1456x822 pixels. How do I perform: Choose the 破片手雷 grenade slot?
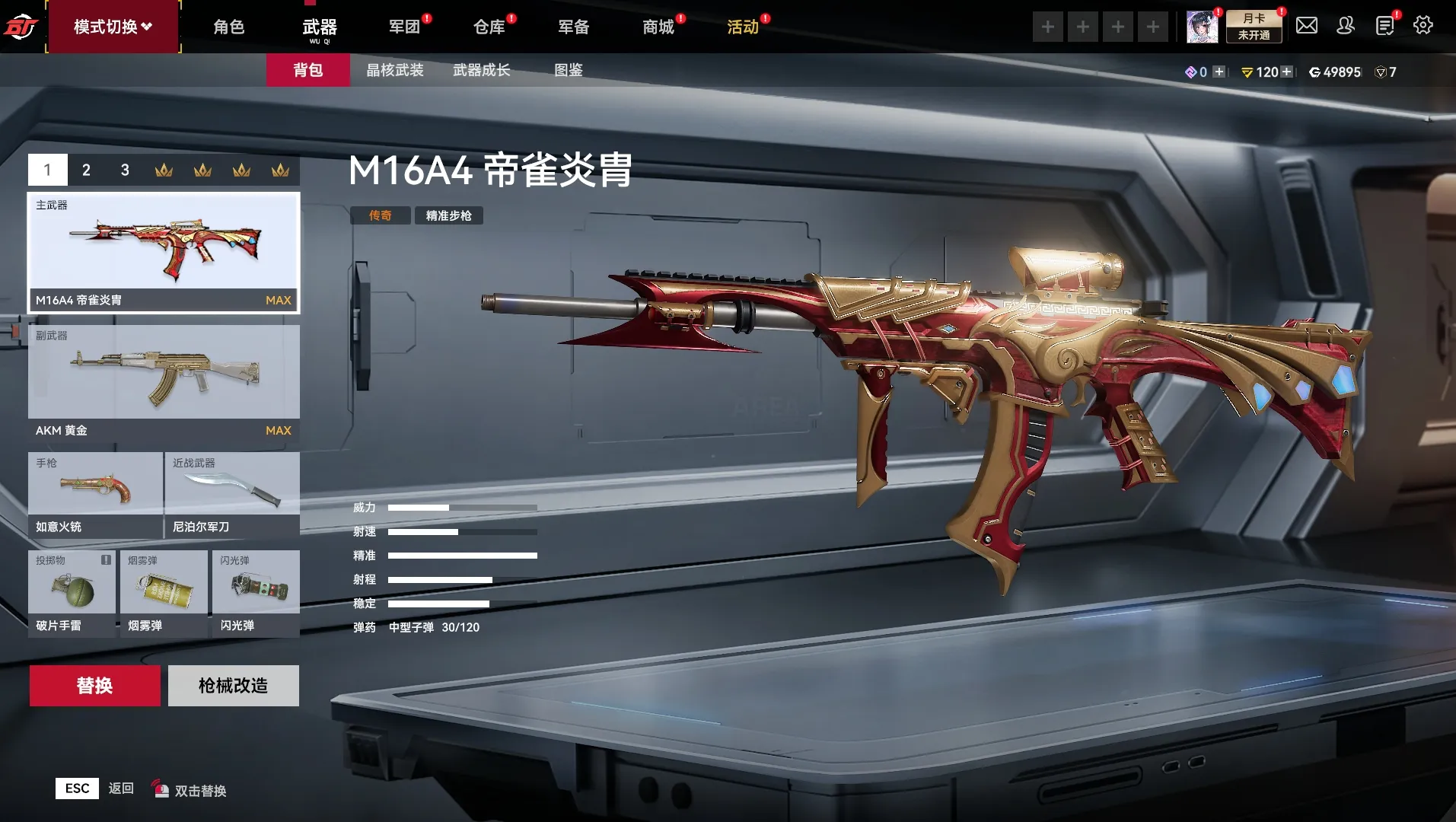click(72, 592)
